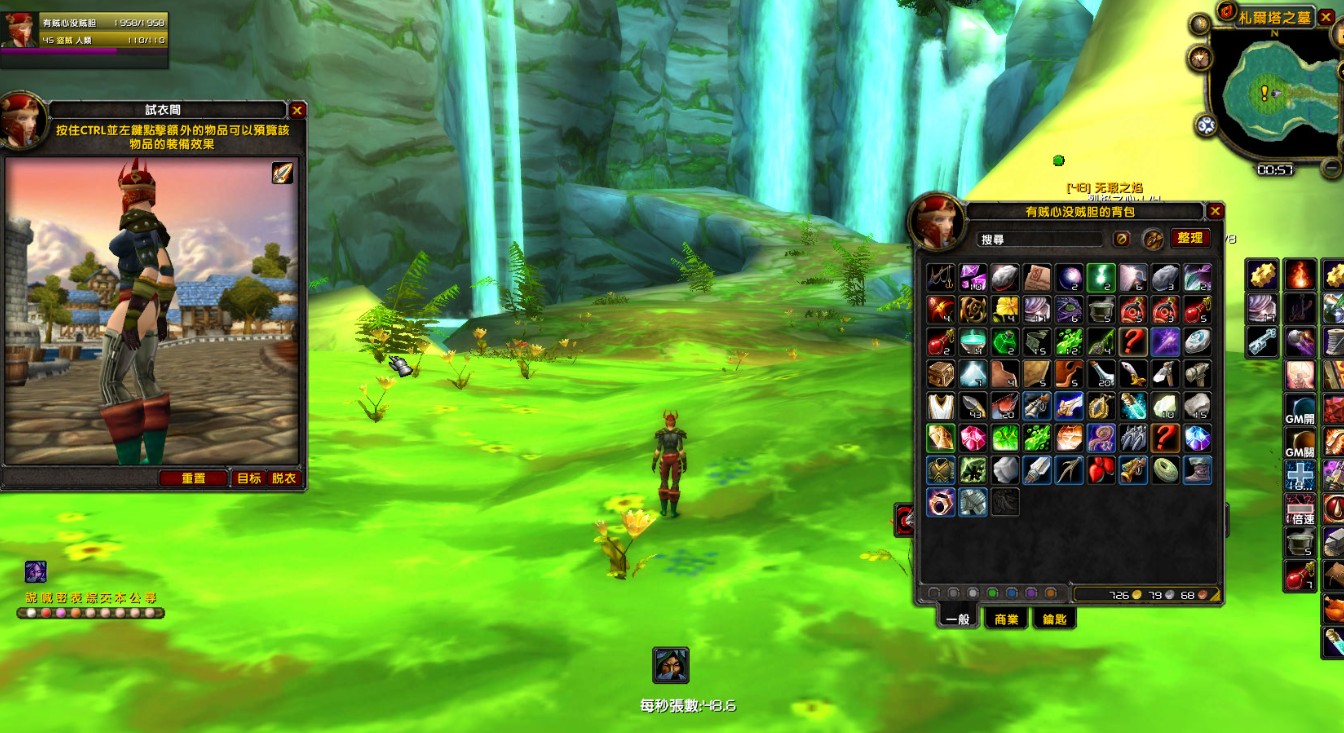Select the red apples item slot

(x=1101, y=470)
